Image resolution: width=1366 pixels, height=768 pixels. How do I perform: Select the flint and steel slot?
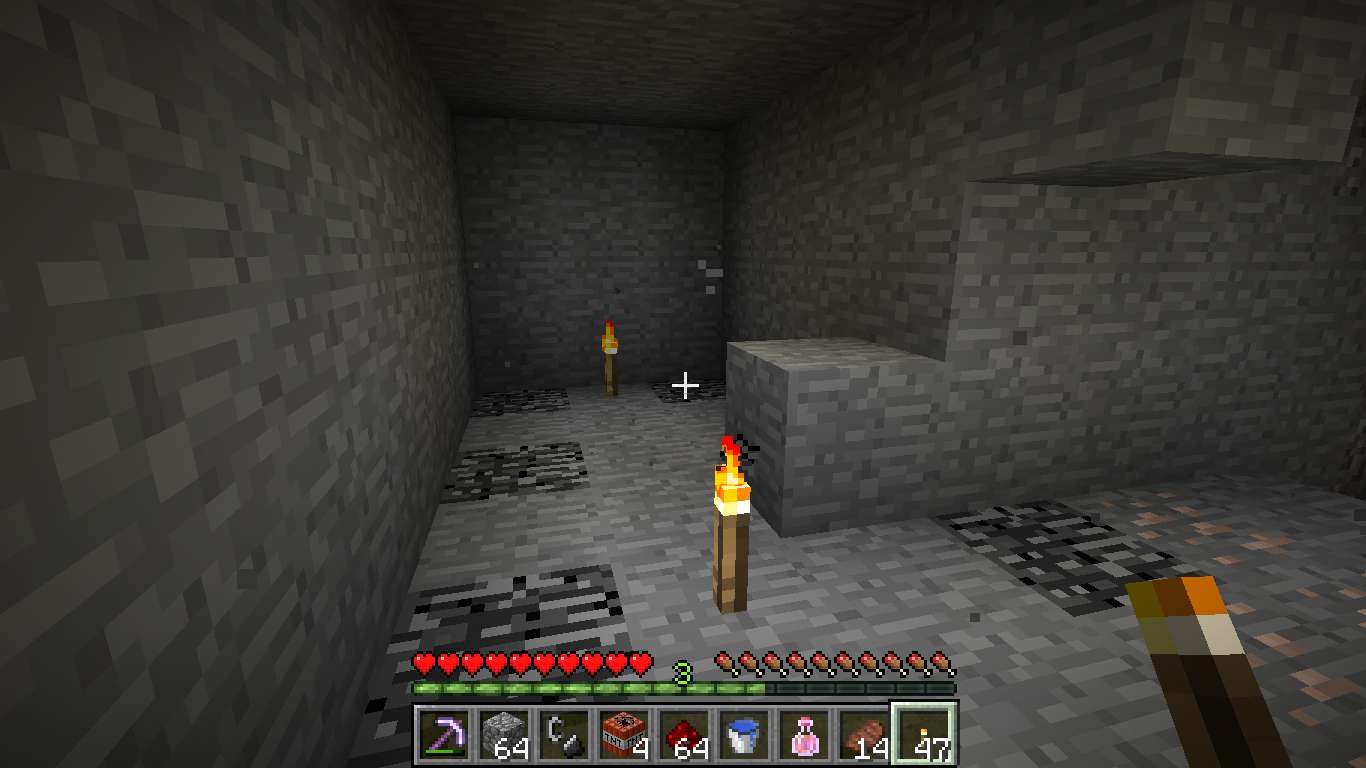[564, 735]
